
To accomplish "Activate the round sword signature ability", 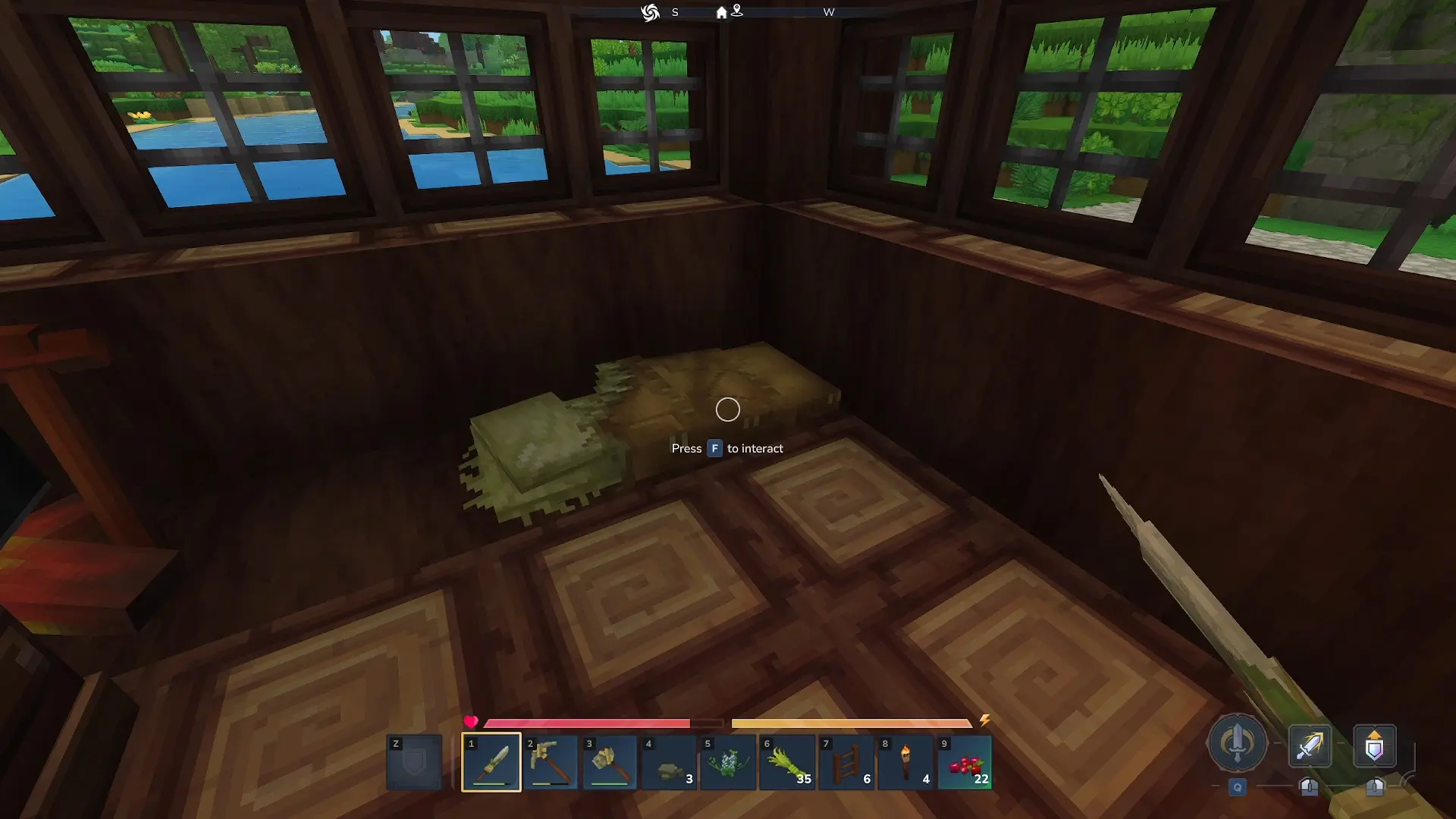I will [x=1237, y=743].
